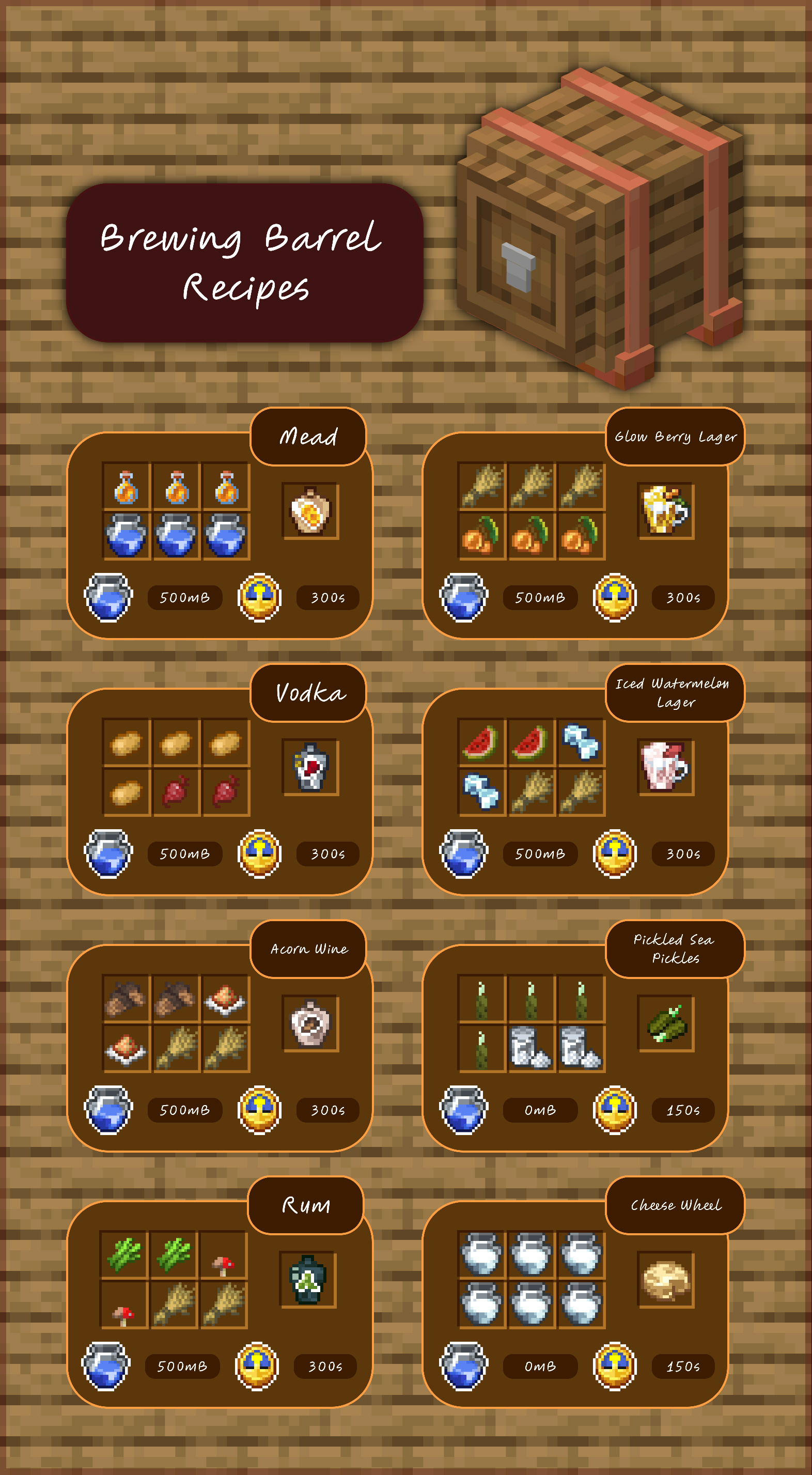Select the Mead output bottle slot
Screen dimensions: 812x1475
310,511
